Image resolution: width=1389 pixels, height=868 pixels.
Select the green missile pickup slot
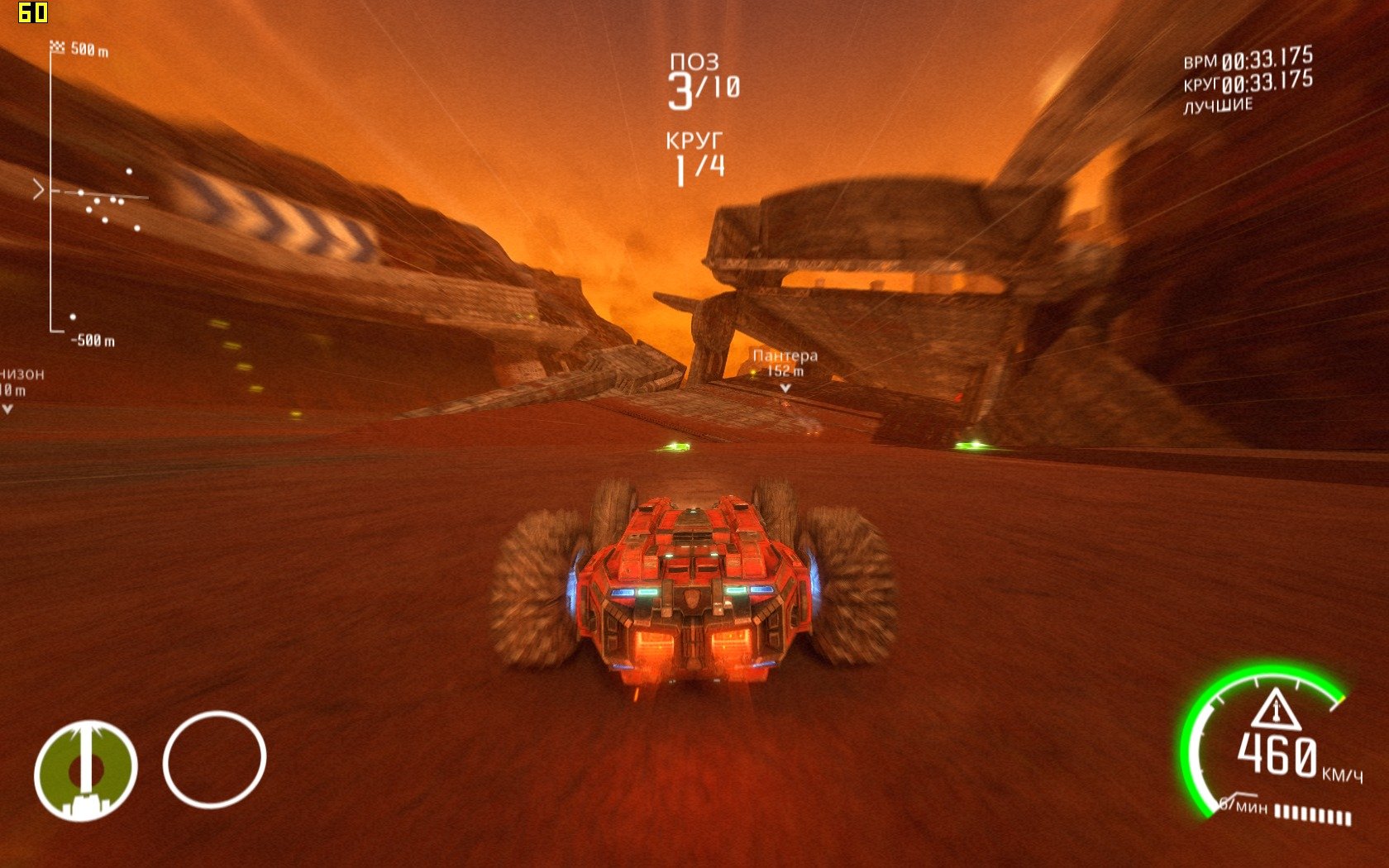[85, 770]
